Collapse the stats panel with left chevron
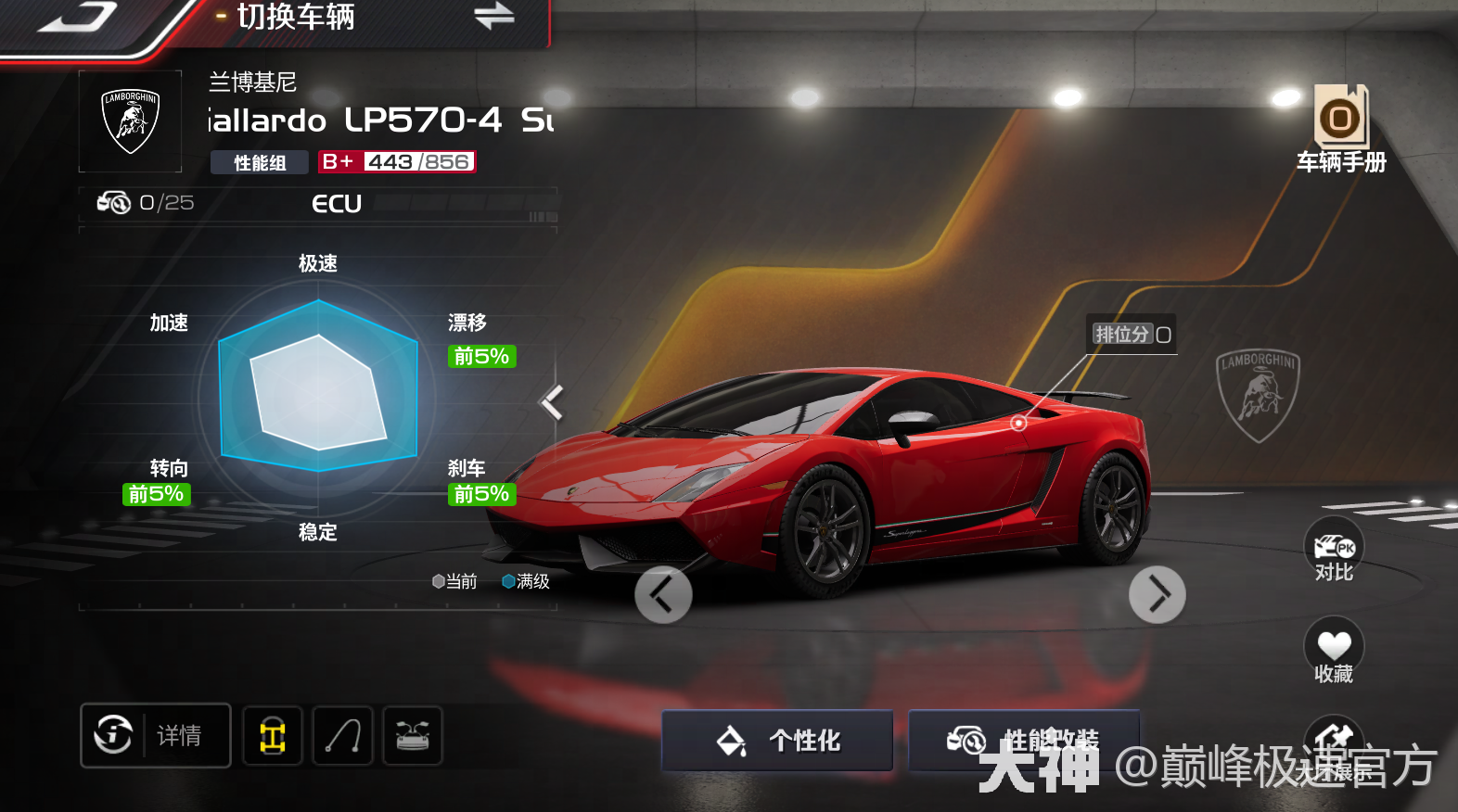The height and width of the screenshot is (812, 1458). [552, 402]
